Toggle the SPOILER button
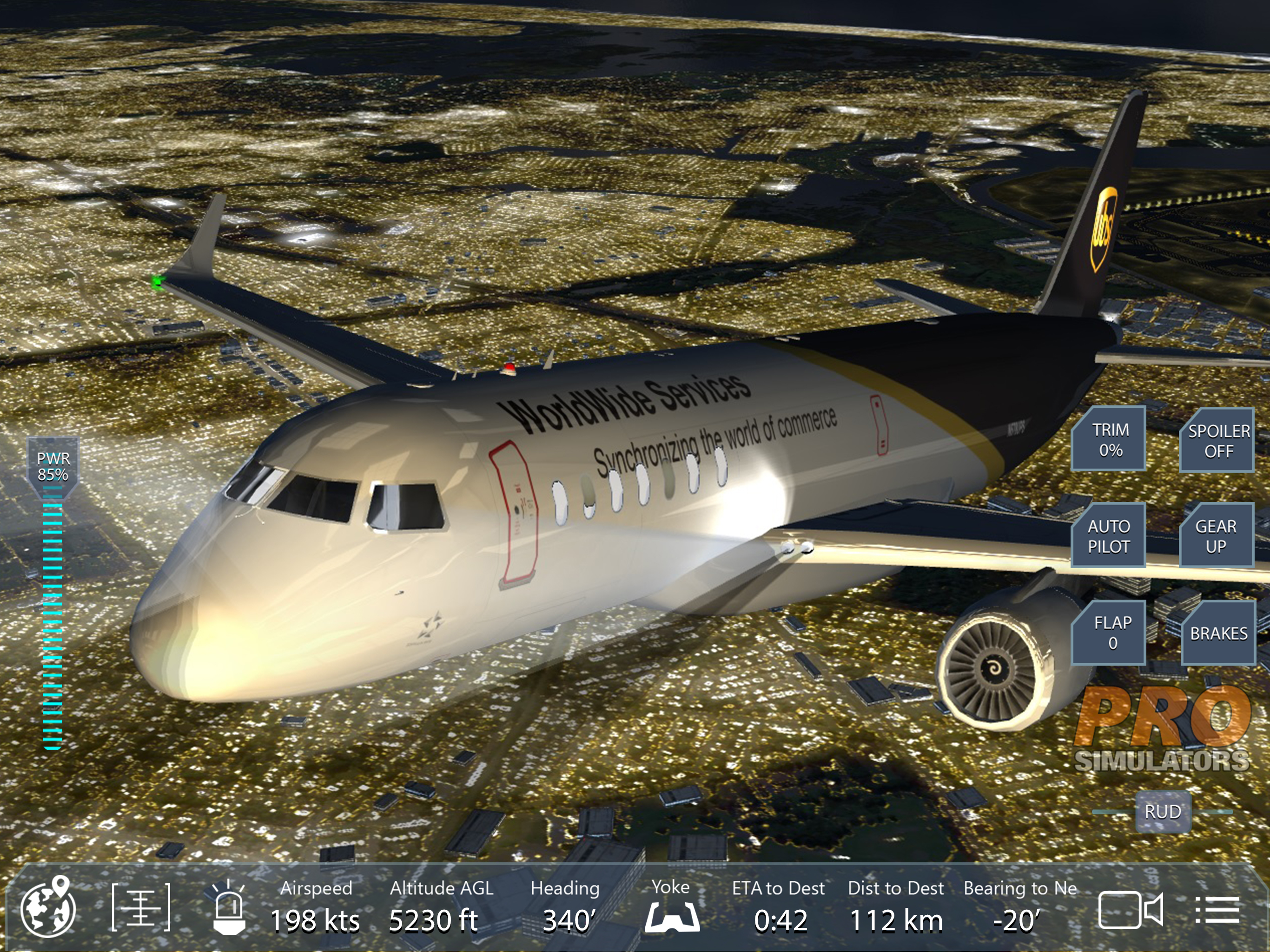 1217,440
